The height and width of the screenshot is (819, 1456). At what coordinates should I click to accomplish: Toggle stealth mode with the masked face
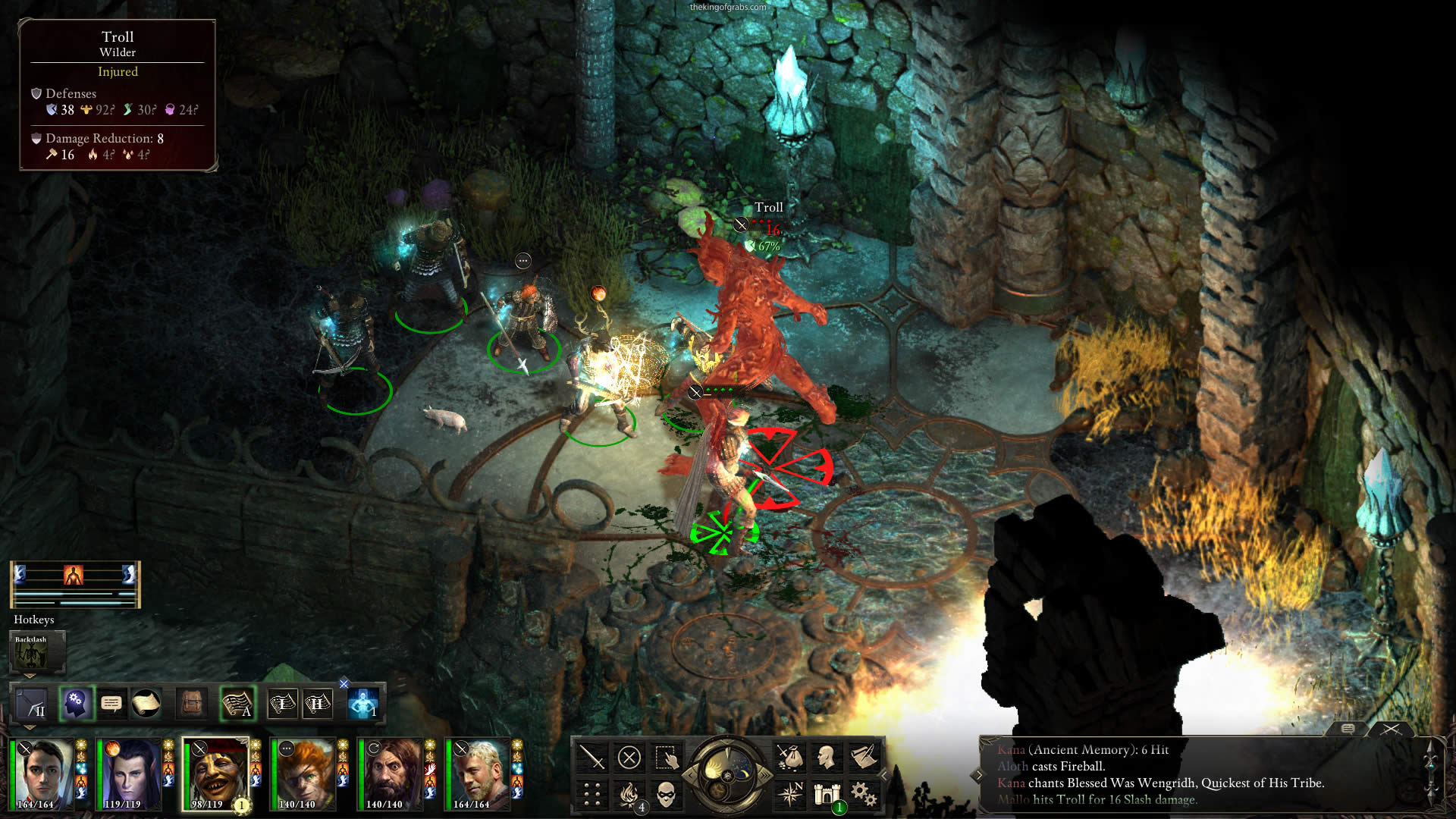pos(666,794)
